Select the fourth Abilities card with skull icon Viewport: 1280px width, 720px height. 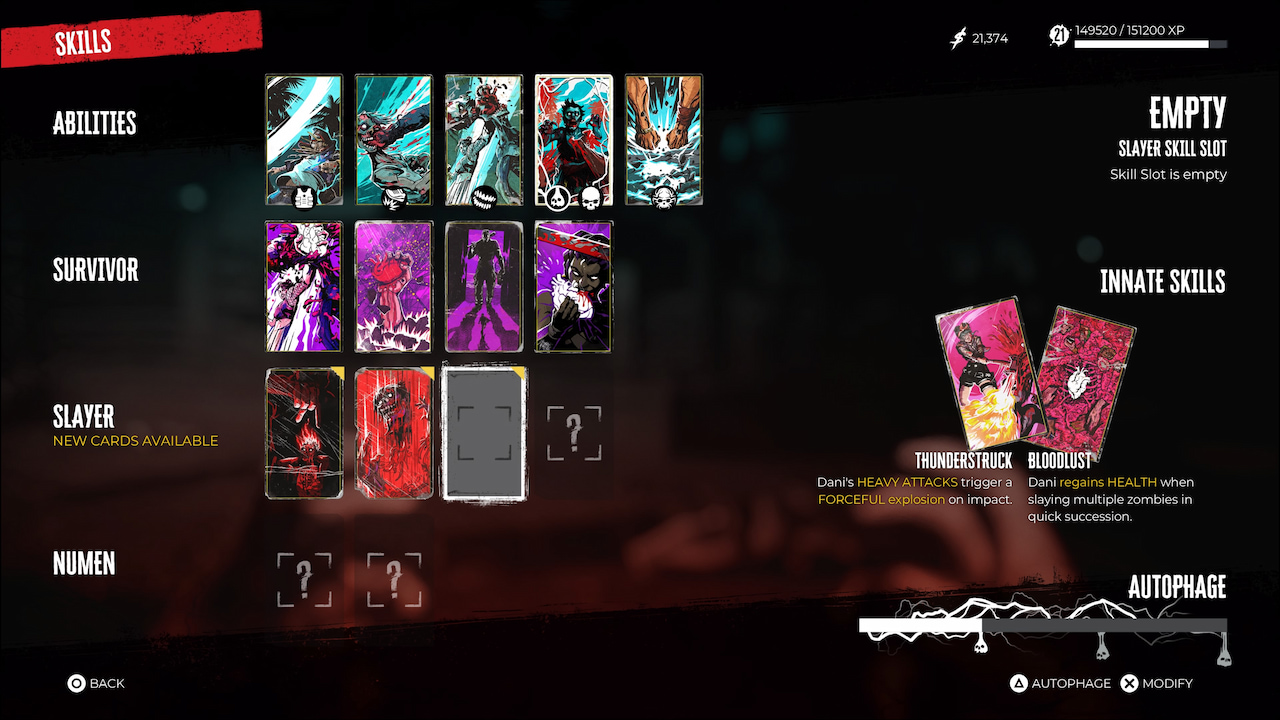(x=573, y=139)
